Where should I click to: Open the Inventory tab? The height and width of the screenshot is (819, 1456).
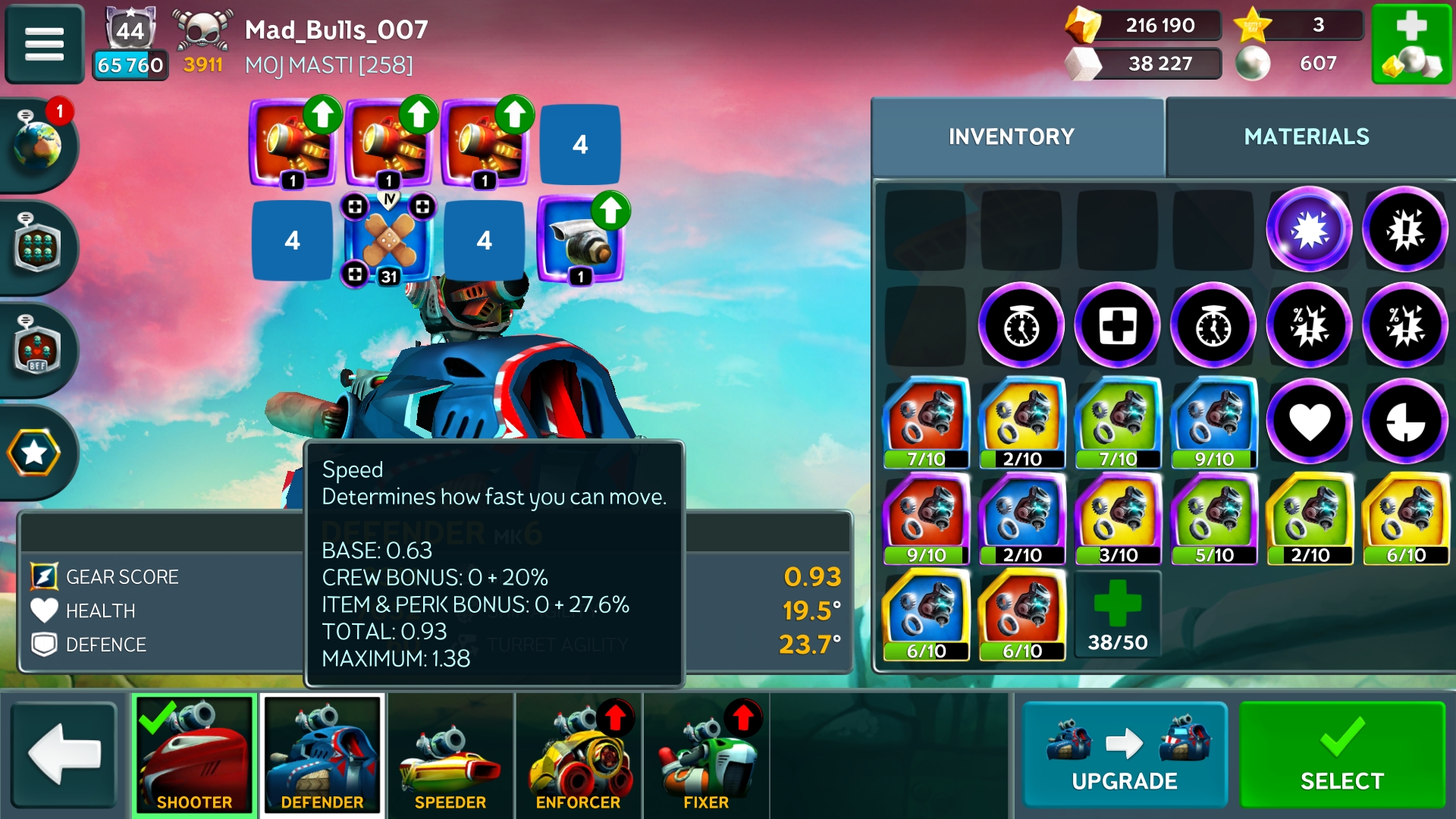(x=1011, y=136)
